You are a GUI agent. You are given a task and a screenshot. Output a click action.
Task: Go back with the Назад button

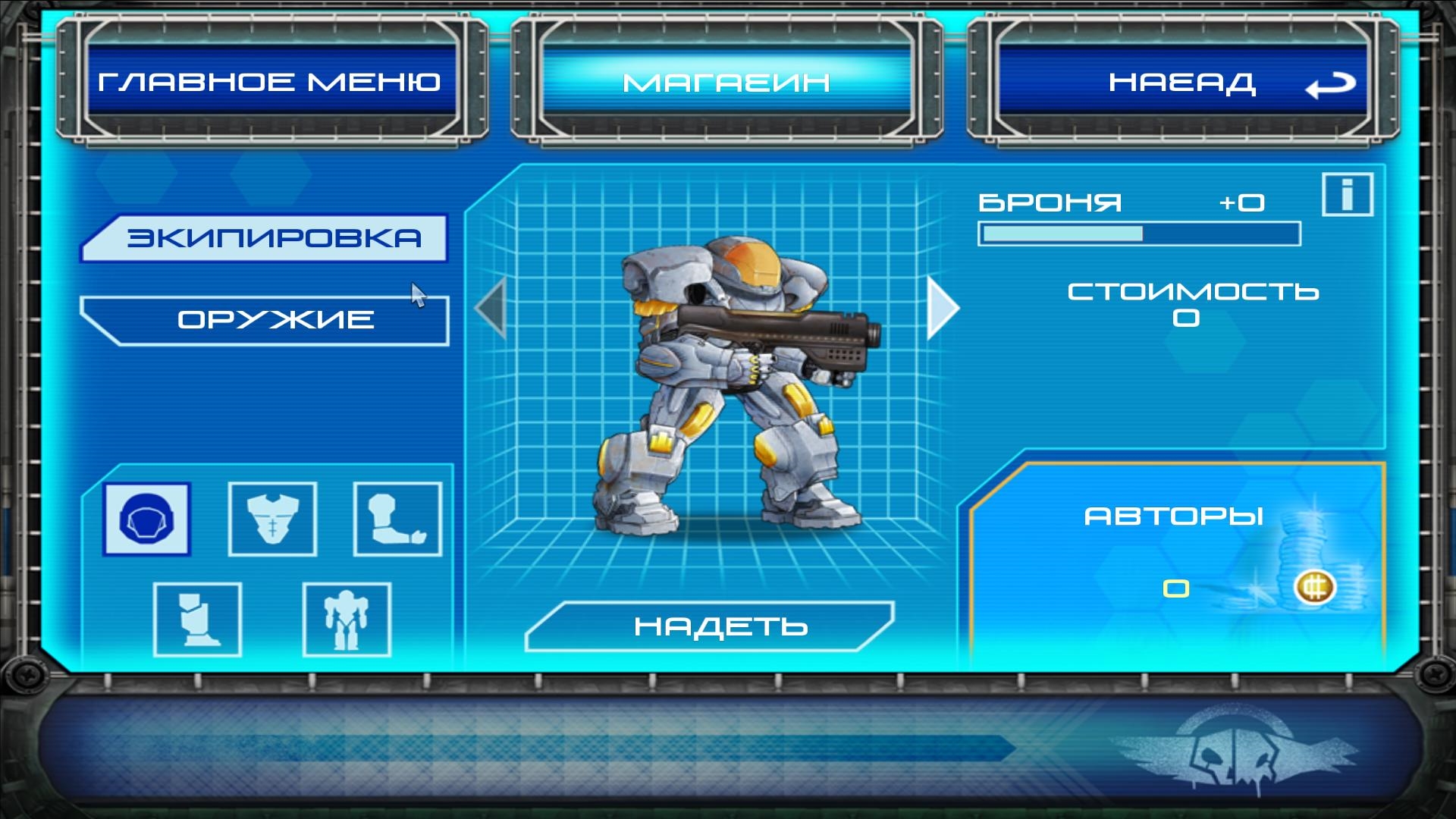pyautogui.click(x=1182, y=82)
